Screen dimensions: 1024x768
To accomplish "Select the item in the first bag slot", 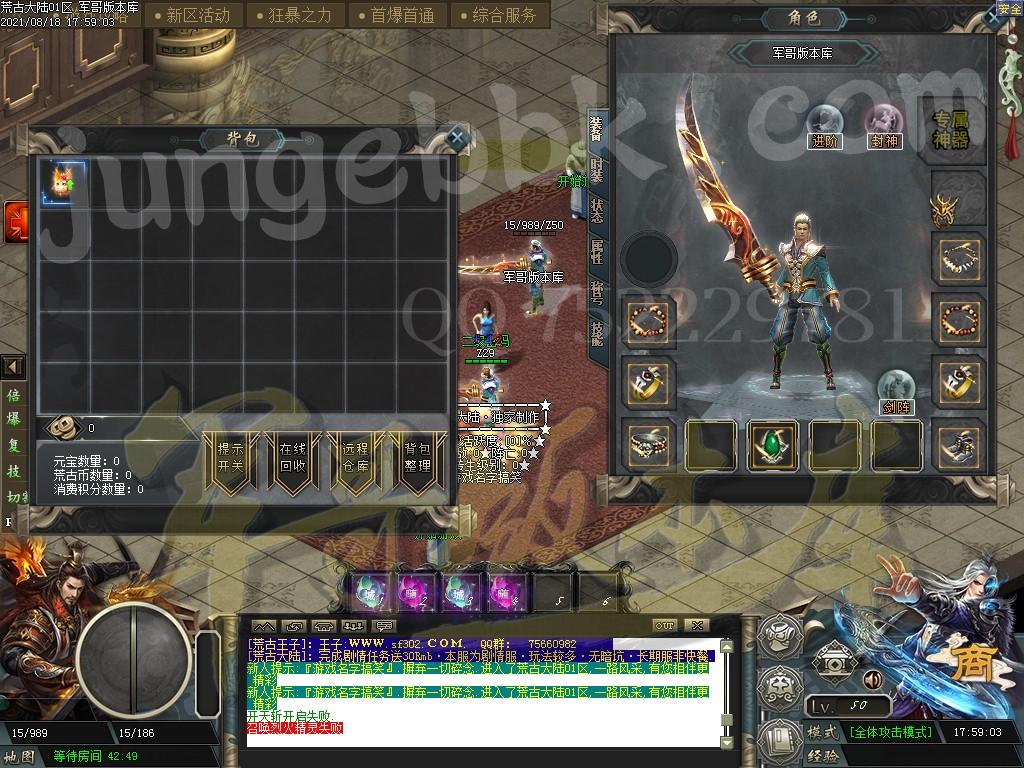I will click(65, 184).
